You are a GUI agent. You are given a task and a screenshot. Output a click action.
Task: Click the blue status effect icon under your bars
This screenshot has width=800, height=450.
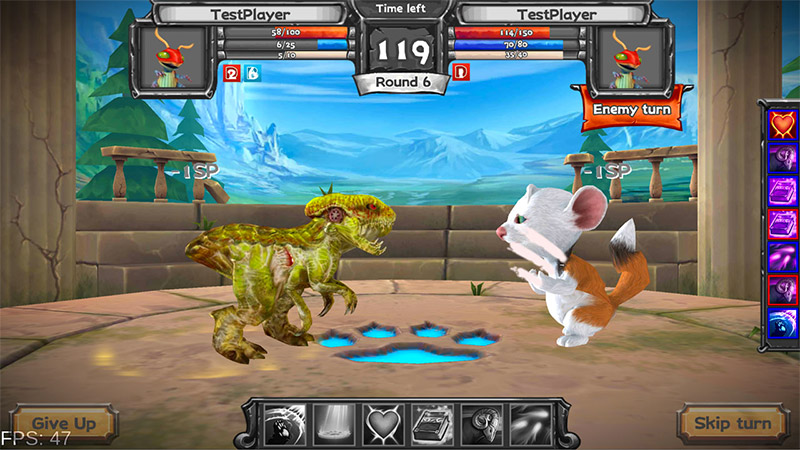tap(251, 72)
